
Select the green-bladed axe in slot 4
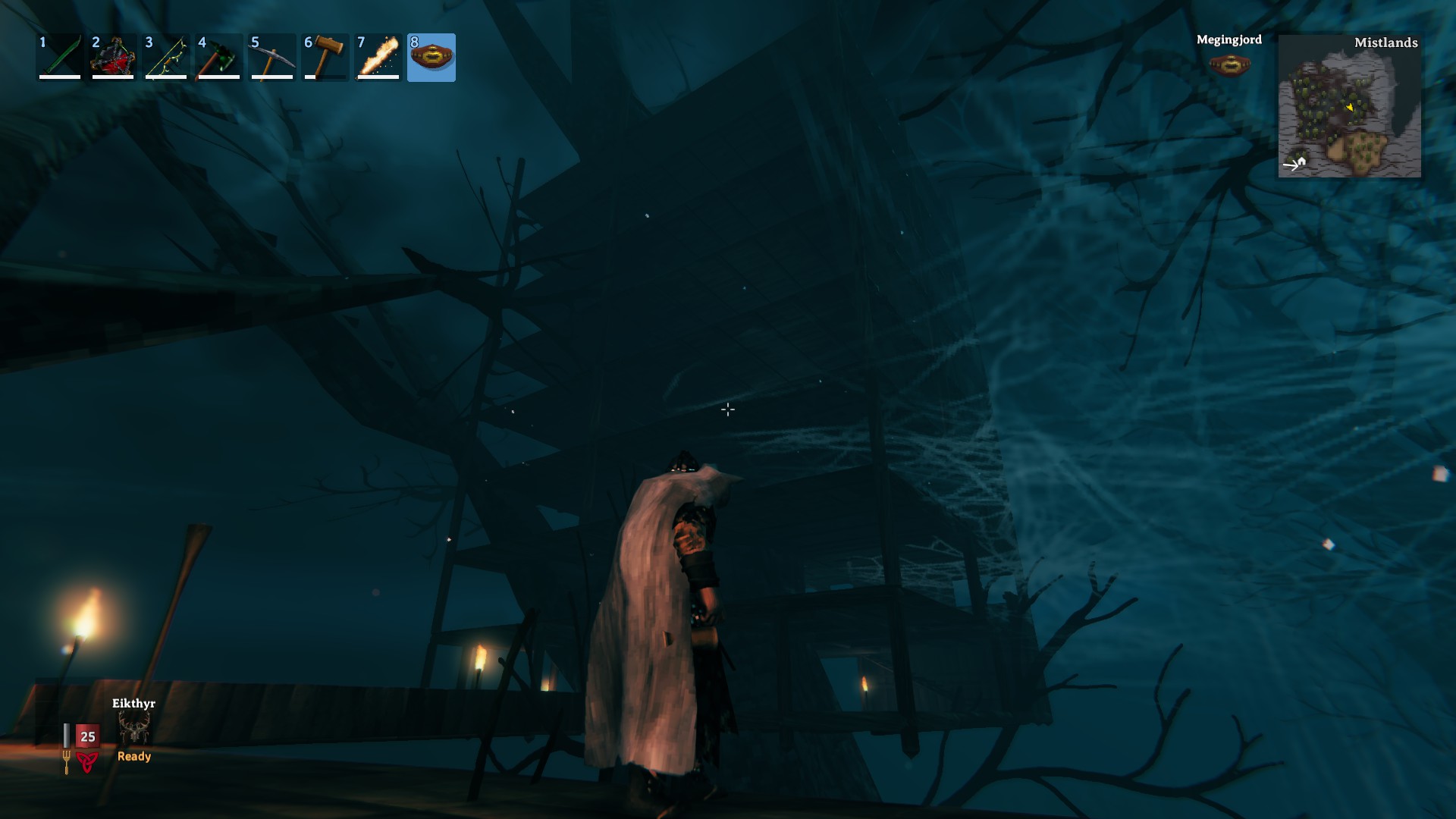(219, 57)
